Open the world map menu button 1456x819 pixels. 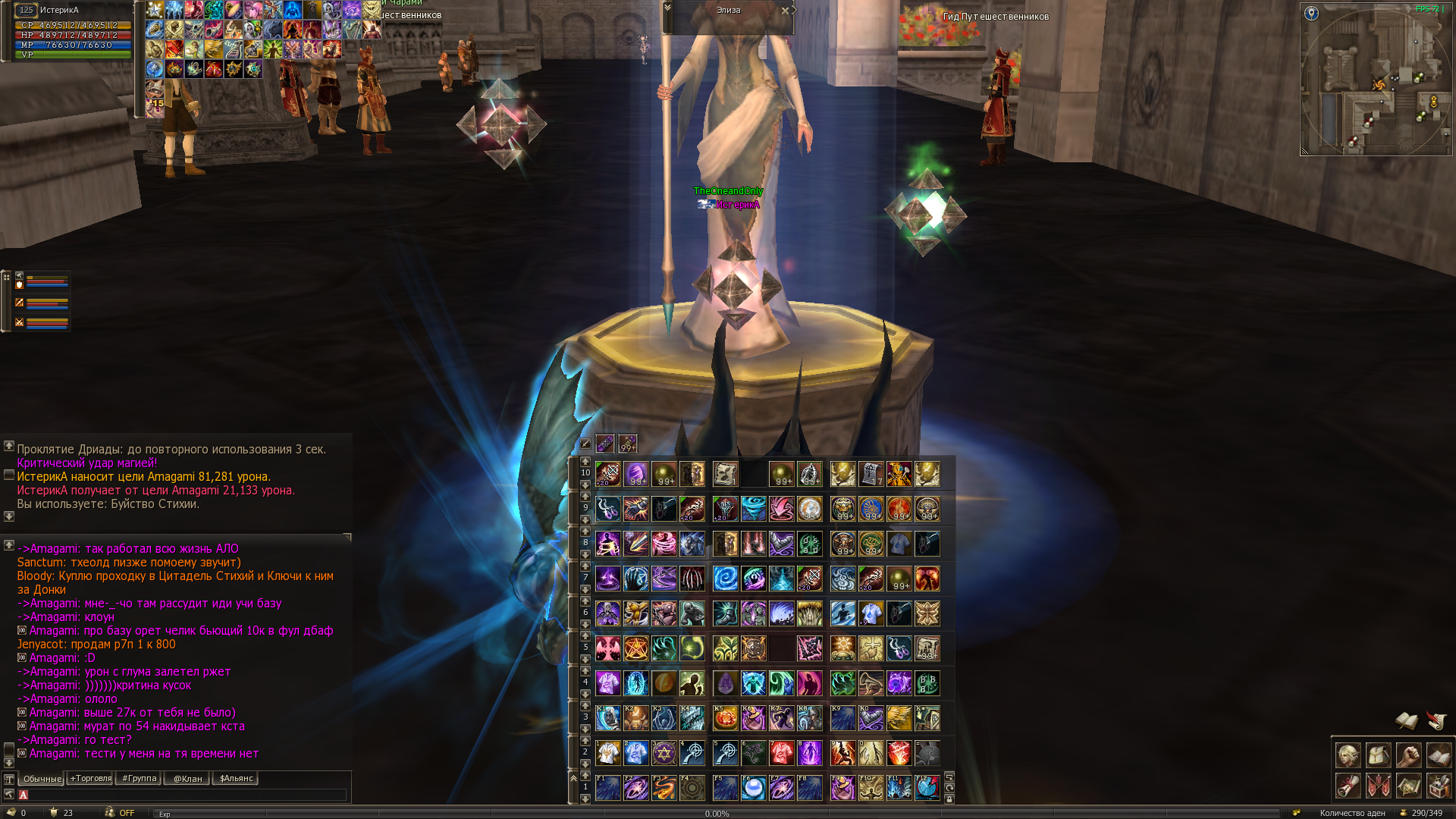coord(1408,786)
